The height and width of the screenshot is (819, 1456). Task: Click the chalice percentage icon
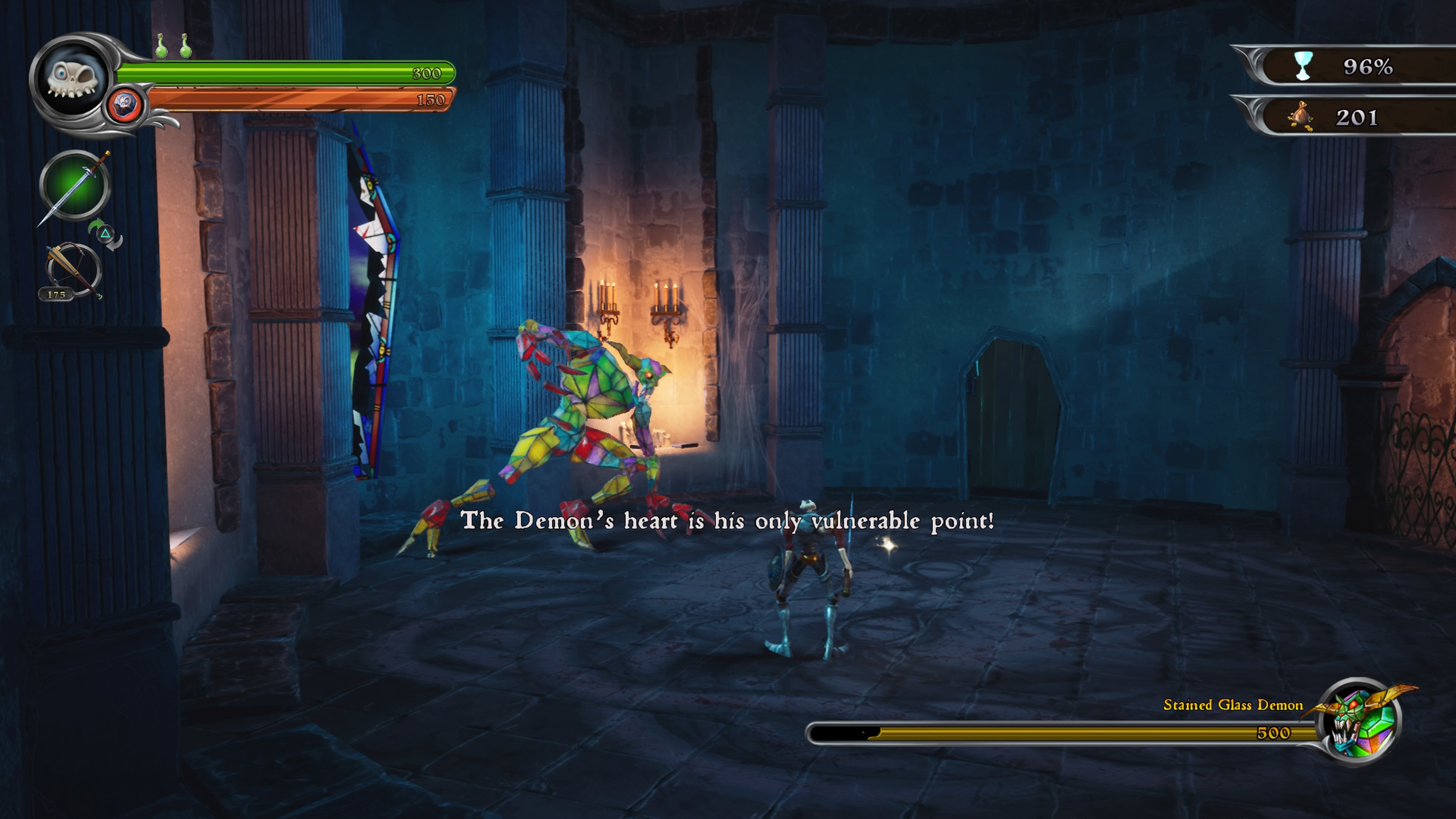click(x=1304, y=67)
